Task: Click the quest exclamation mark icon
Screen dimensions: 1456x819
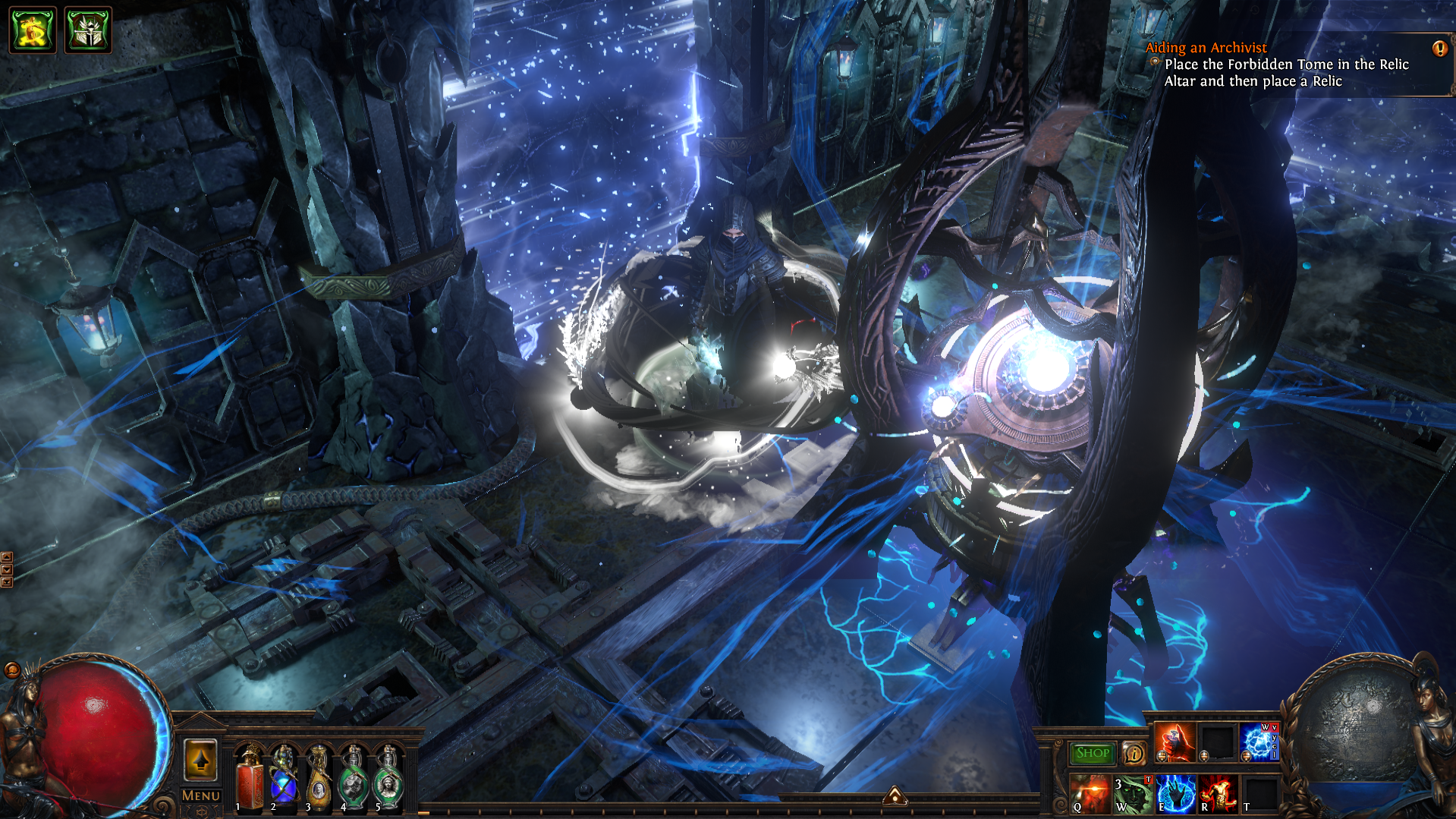Action: (x=1439, y=49)
